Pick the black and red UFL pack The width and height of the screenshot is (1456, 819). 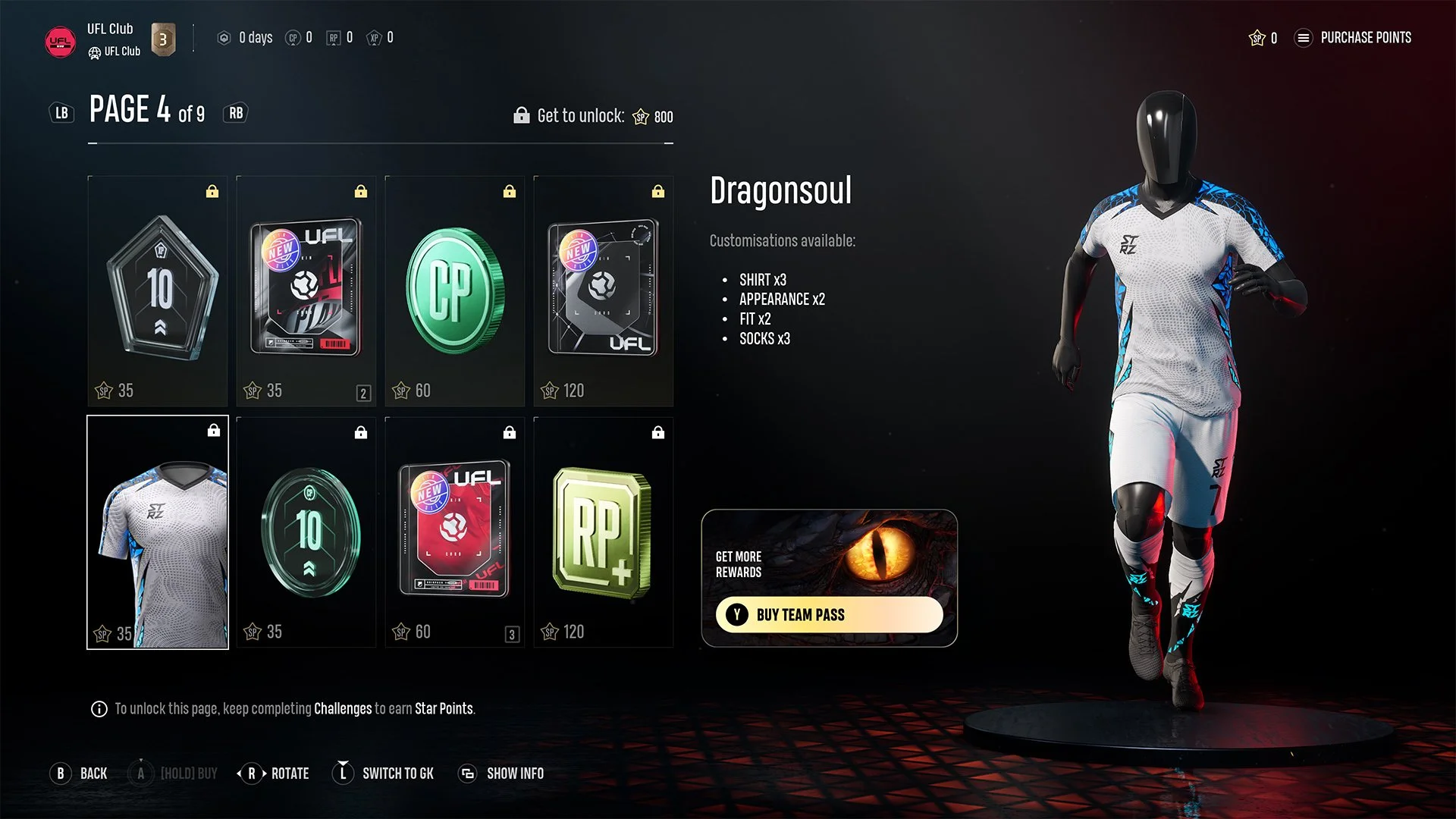pos(306,291)
